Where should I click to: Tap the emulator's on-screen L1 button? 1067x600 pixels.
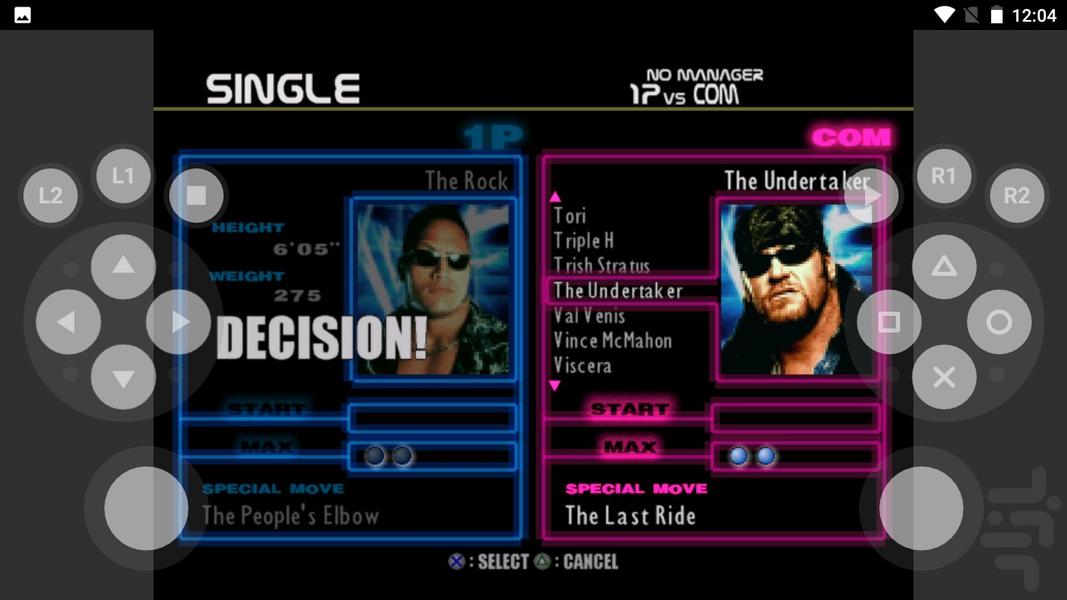(123, 176)
